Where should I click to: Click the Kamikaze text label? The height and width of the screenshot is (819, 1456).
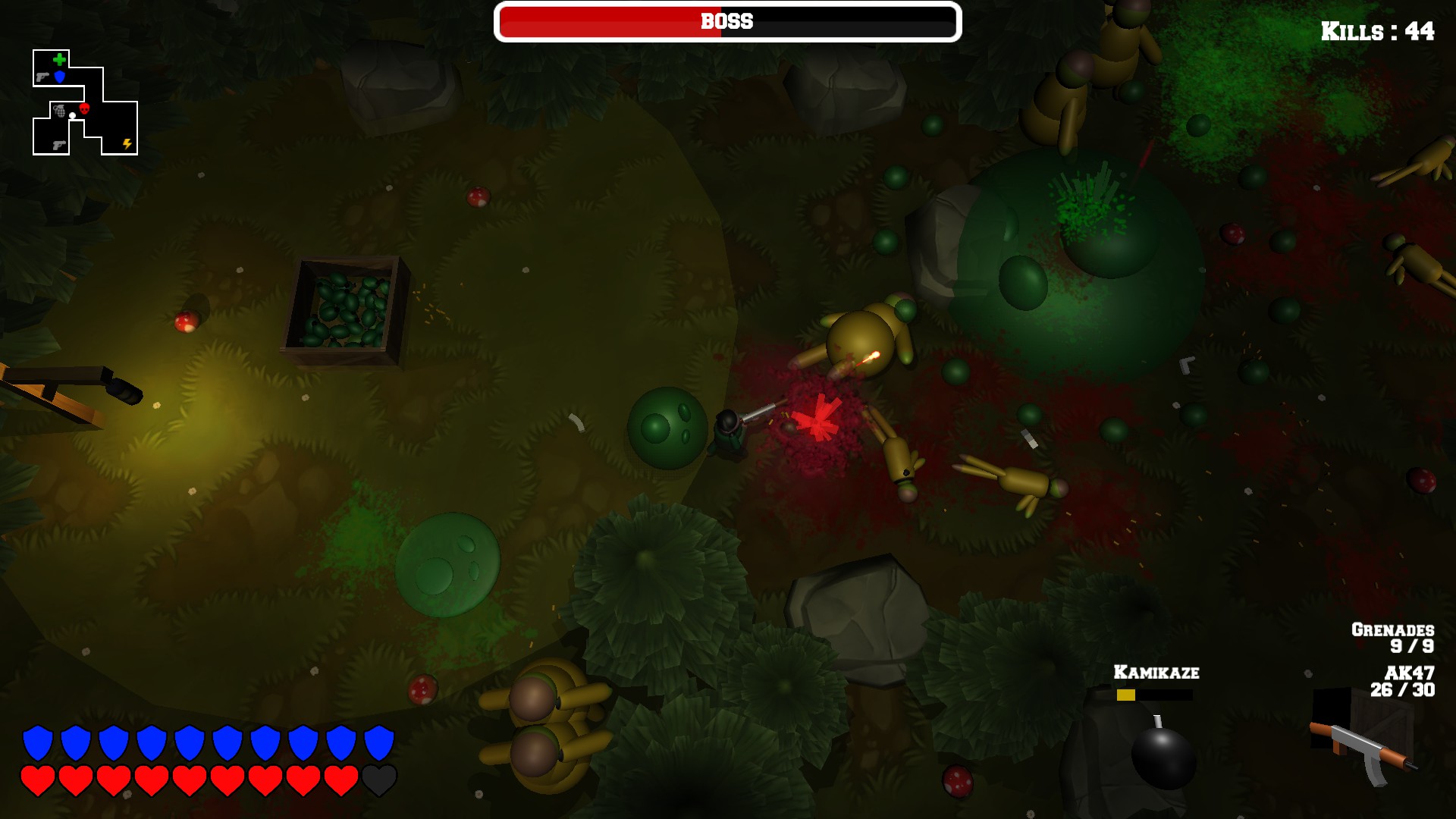click(1156, 671)
